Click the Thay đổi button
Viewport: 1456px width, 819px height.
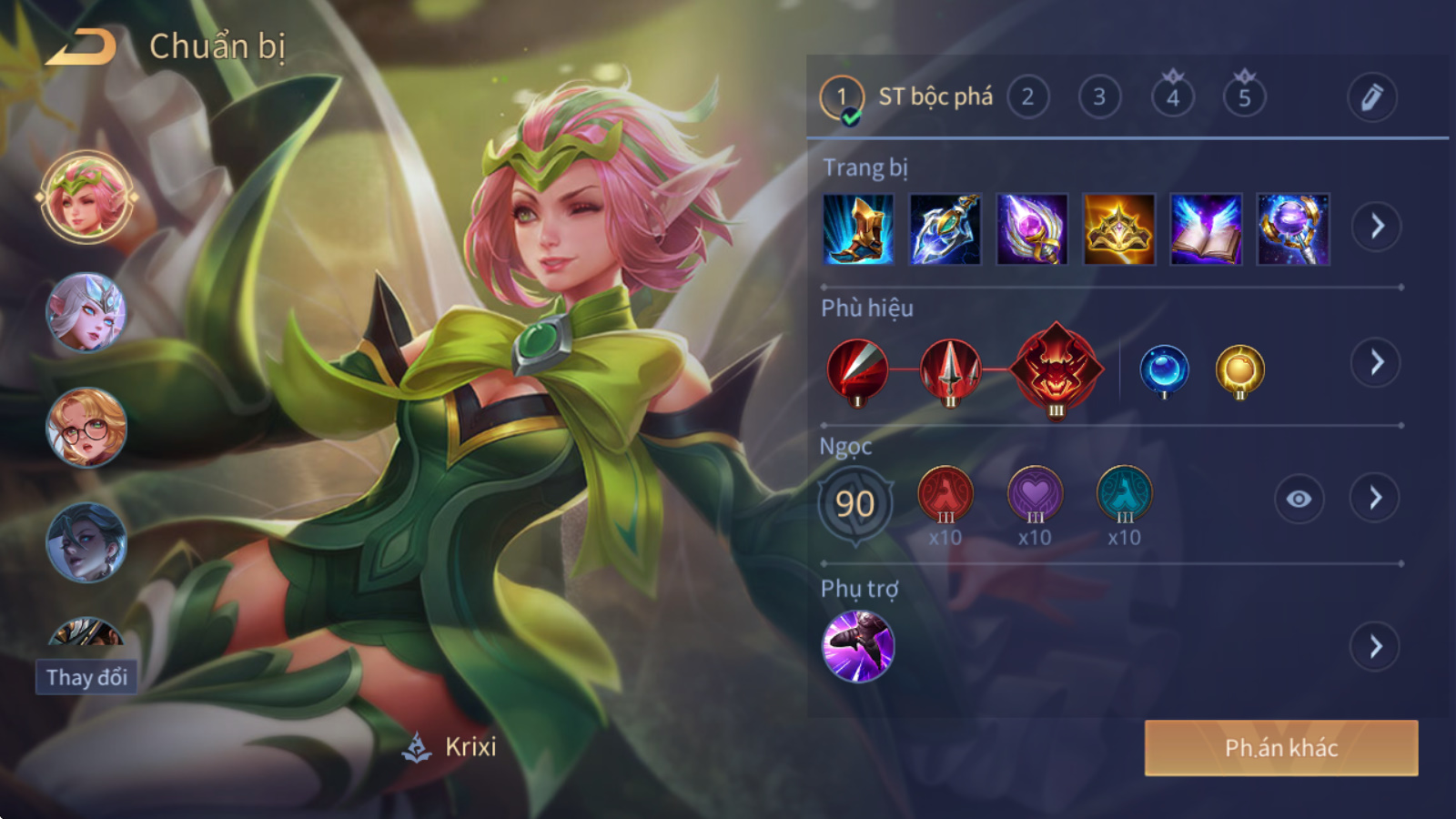86,677
